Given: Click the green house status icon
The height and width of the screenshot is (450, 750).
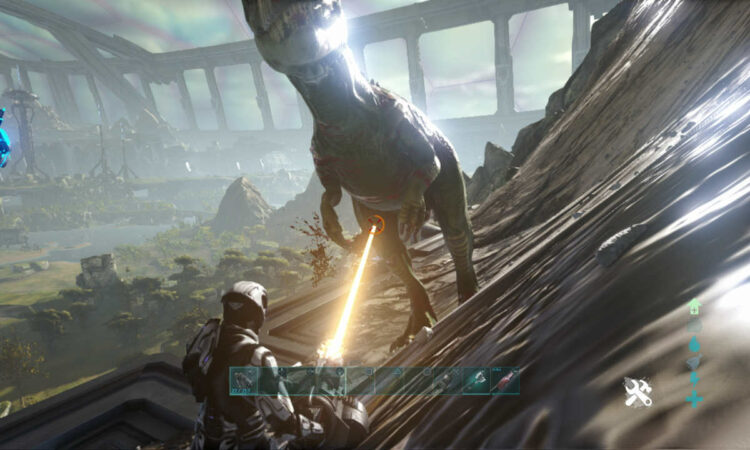Looking at the screenshot, I should pos(694,307).
